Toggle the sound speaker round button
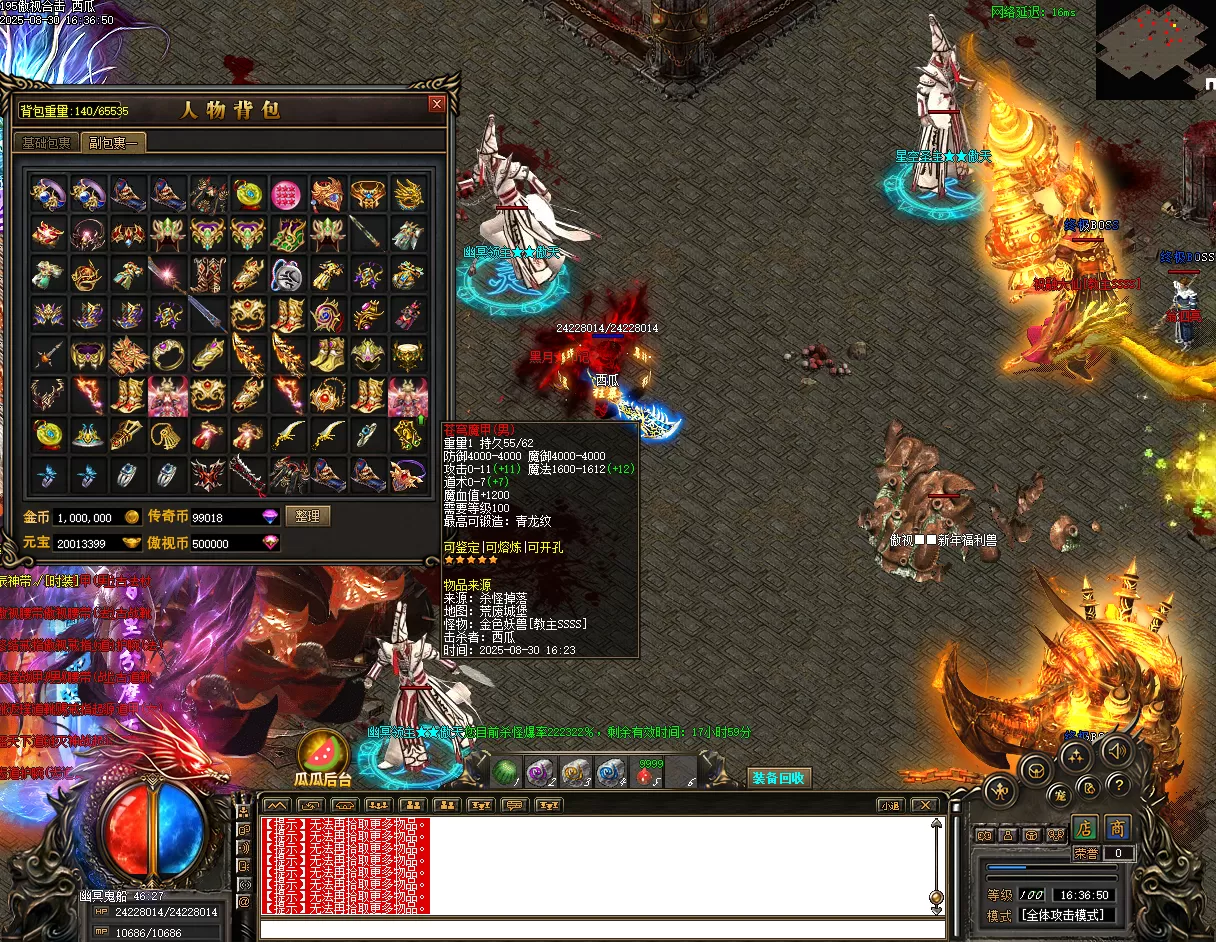Viewport: 1216px width, 942px height. tap(1117, 750)
